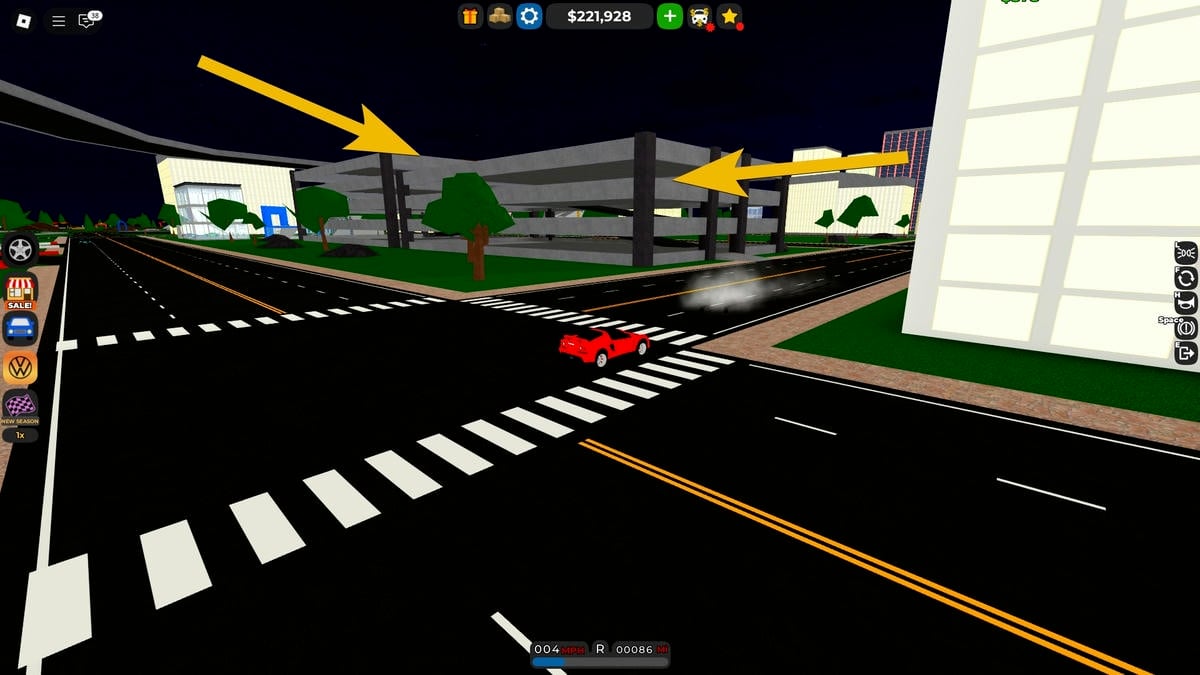Open settings with the blue gear button
1200x675 pixels.
coord(529,16)
